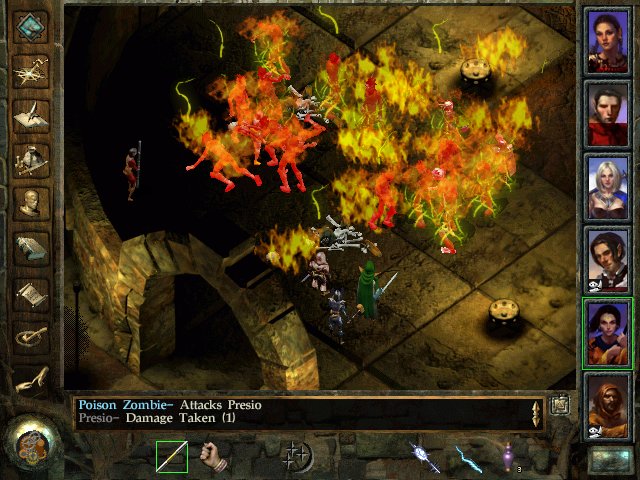Choose the fist attack slot
This screenshot has width=640, height=480.
(214, 457)
